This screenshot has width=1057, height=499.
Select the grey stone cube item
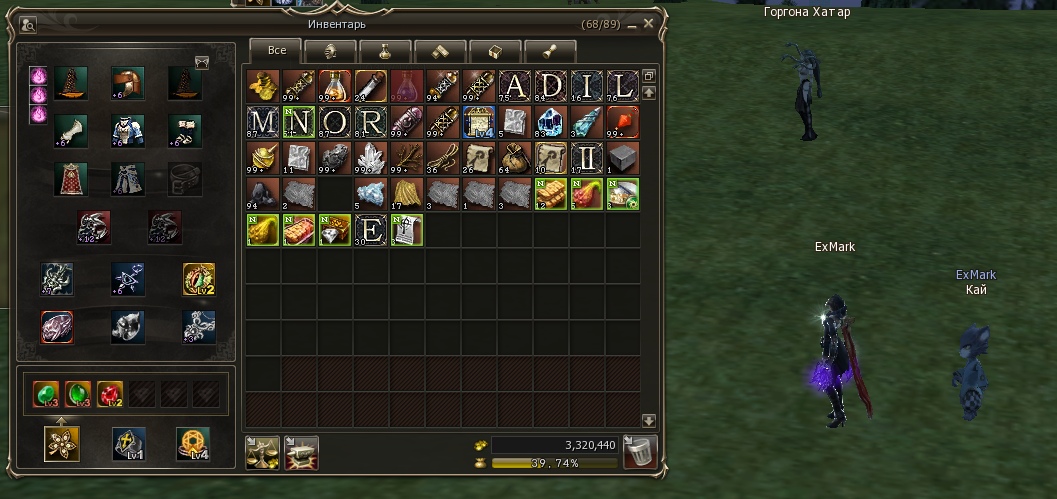point(623,159)
